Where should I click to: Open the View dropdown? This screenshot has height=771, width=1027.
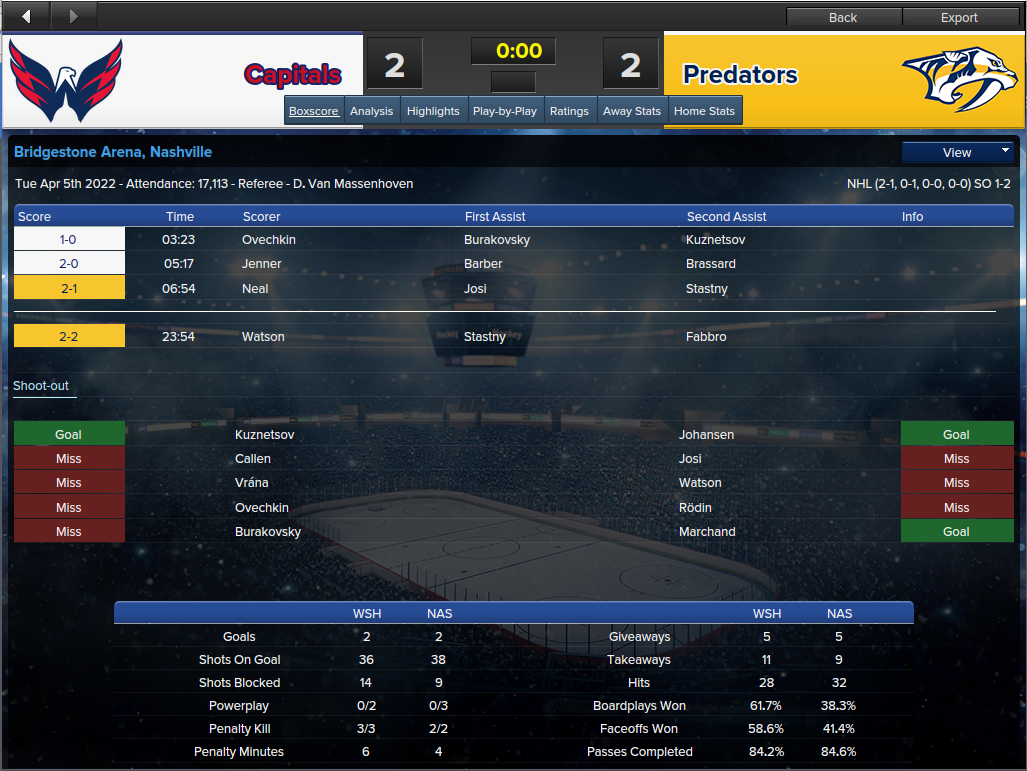pyautogui.click(x=958, y=152)
